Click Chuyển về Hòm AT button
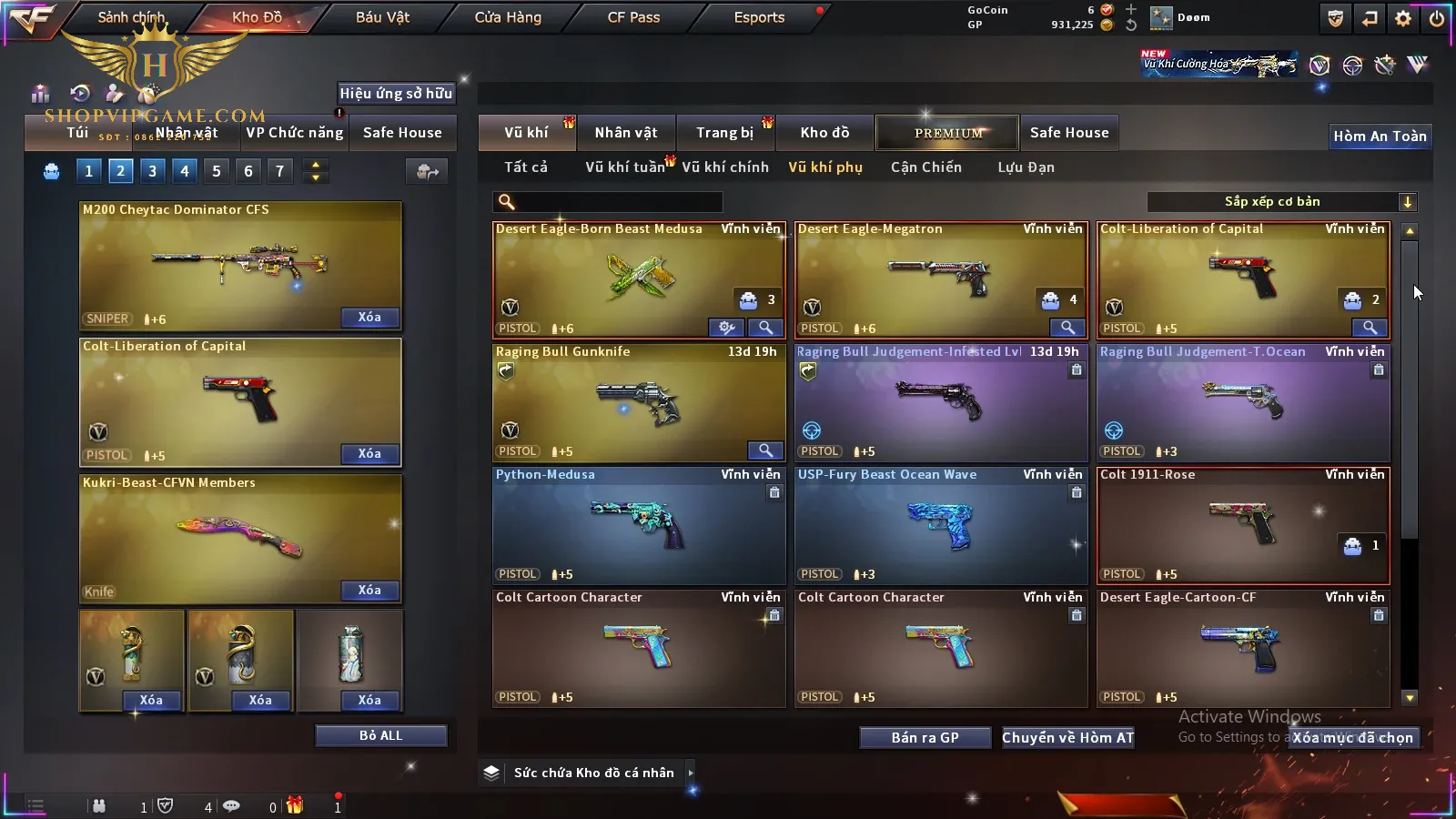1456x819 pixels. [1067, 738]
